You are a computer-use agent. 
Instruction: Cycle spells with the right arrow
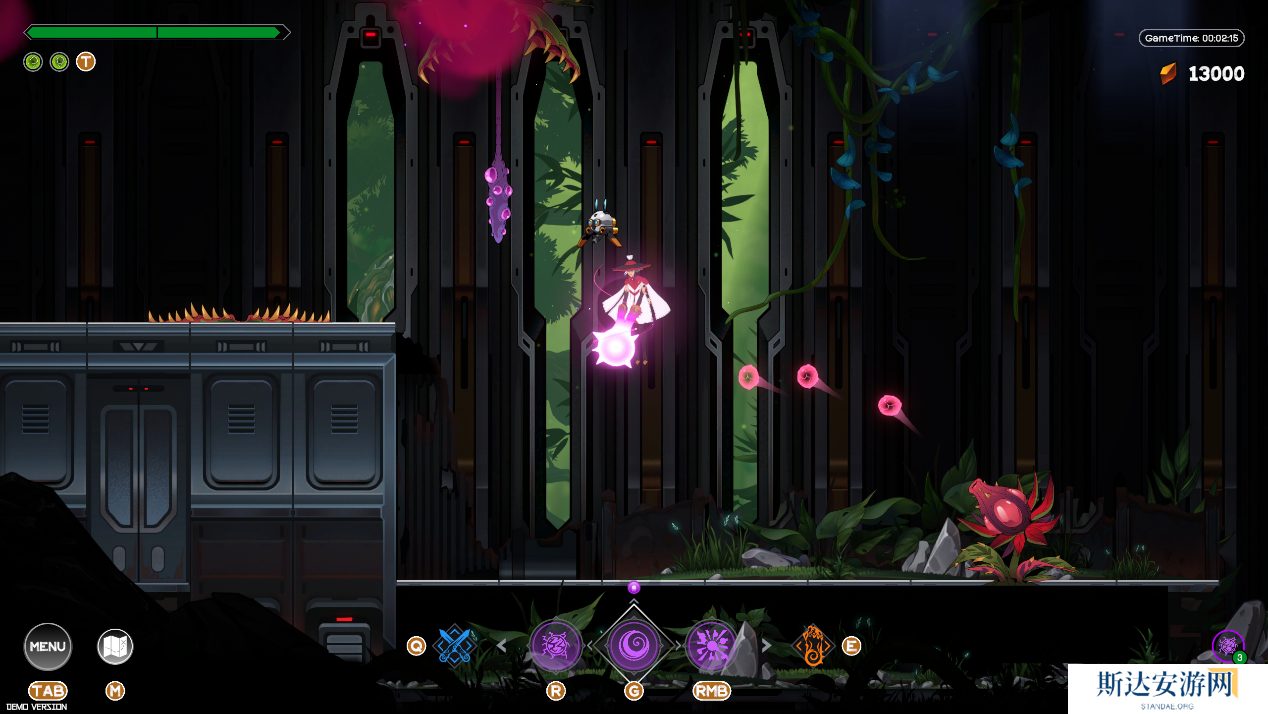[767, 646]
